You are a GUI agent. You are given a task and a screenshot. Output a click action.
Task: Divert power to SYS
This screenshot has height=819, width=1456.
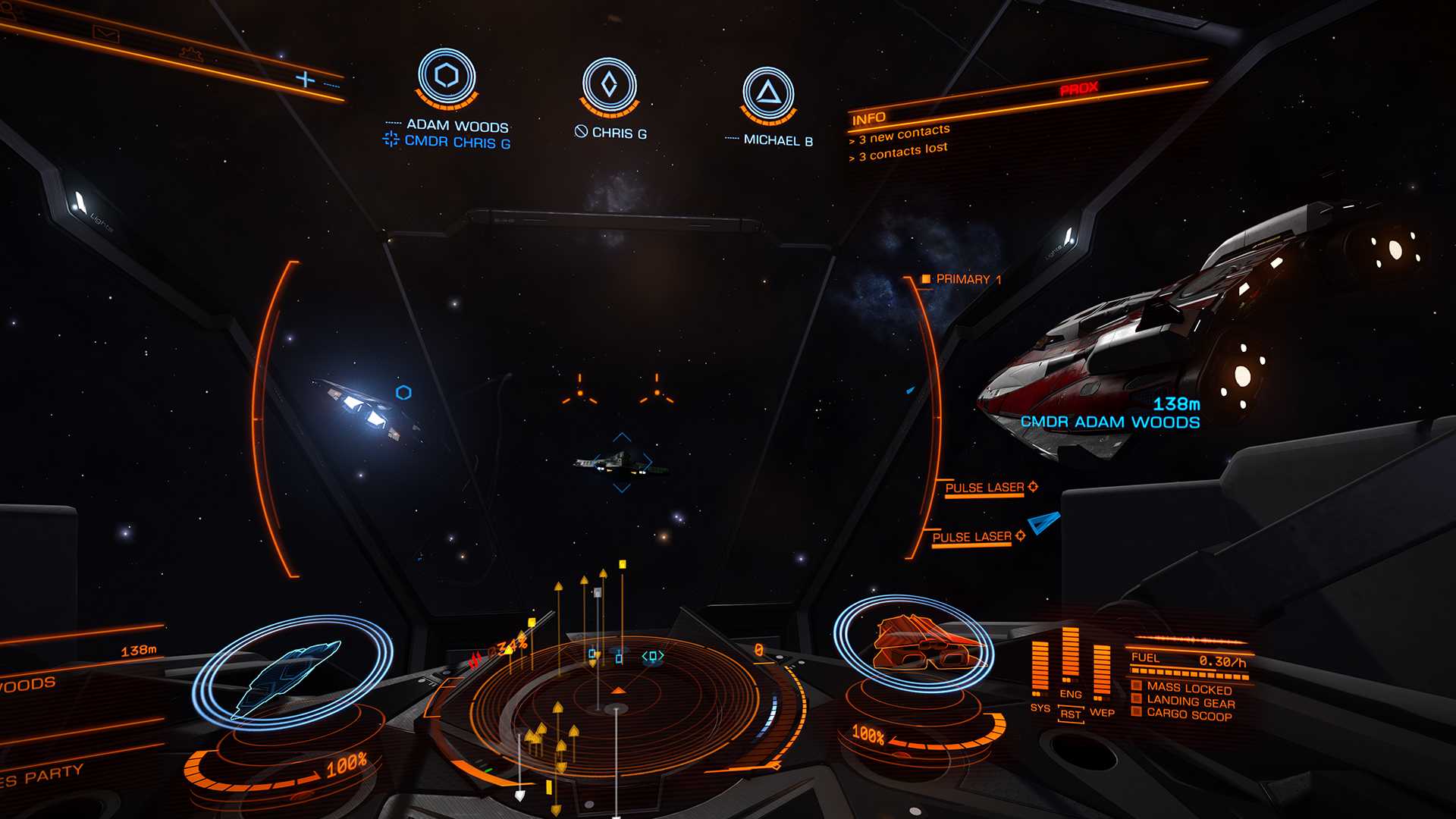1040,708
